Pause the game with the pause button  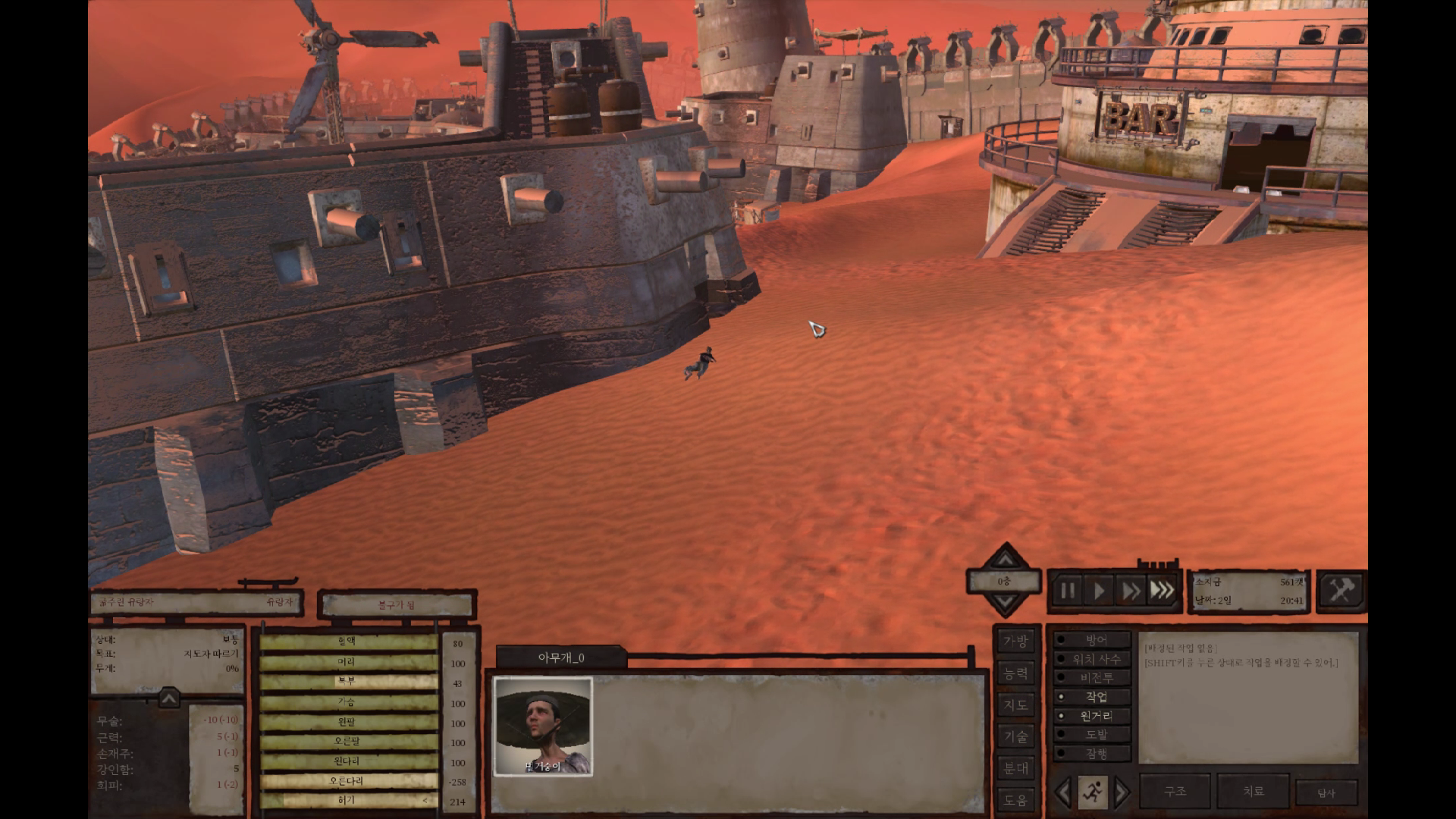click(1068, 591)
